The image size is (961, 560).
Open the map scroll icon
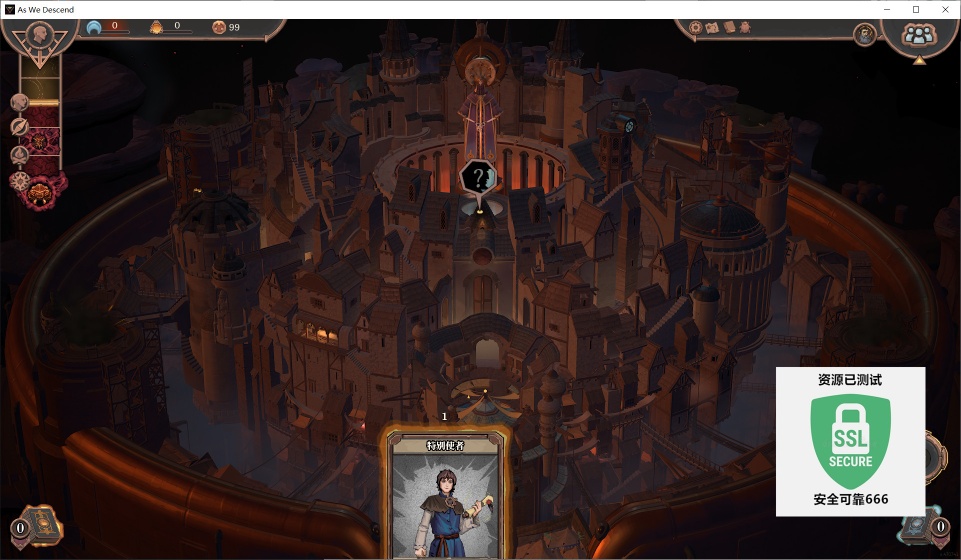(713, 28)
